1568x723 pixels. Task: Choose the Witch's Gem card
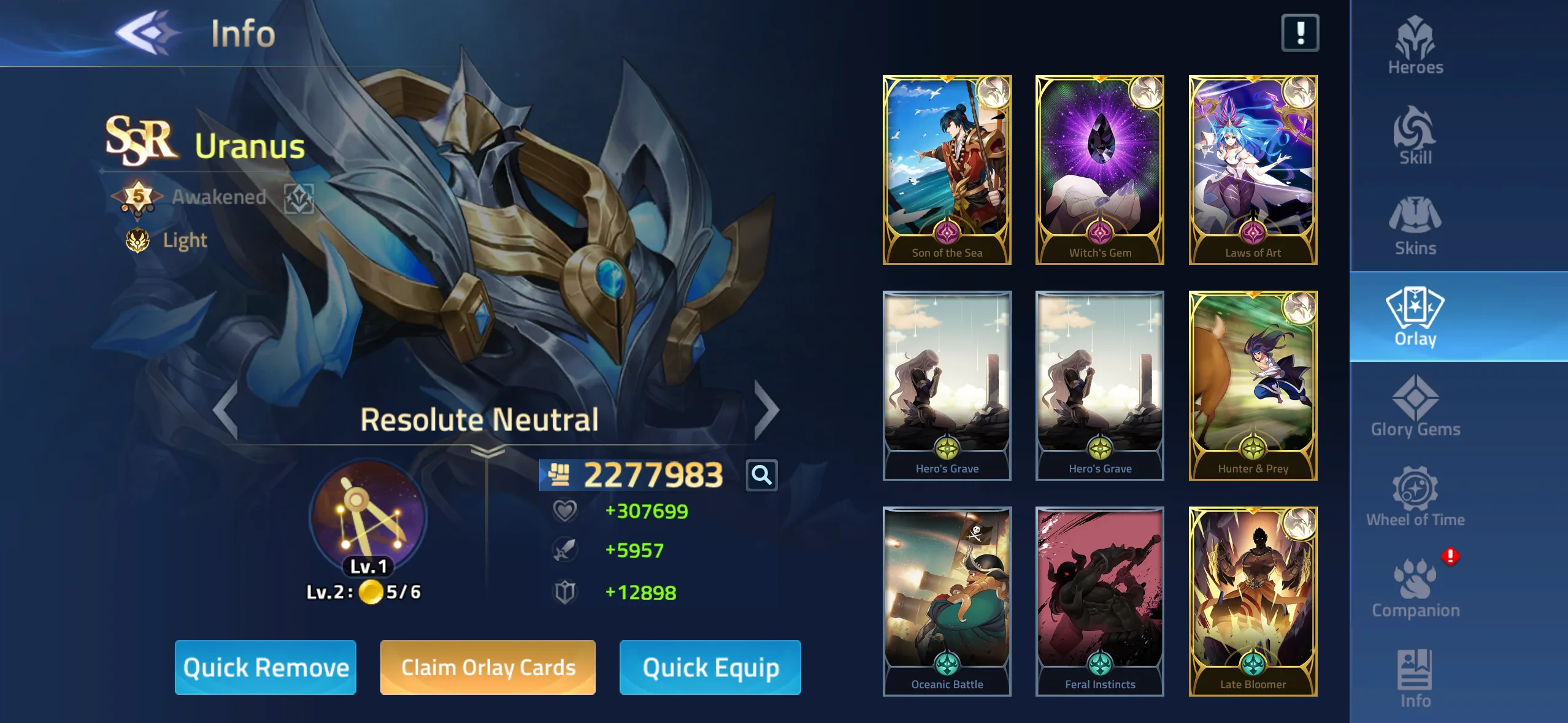1099,170
